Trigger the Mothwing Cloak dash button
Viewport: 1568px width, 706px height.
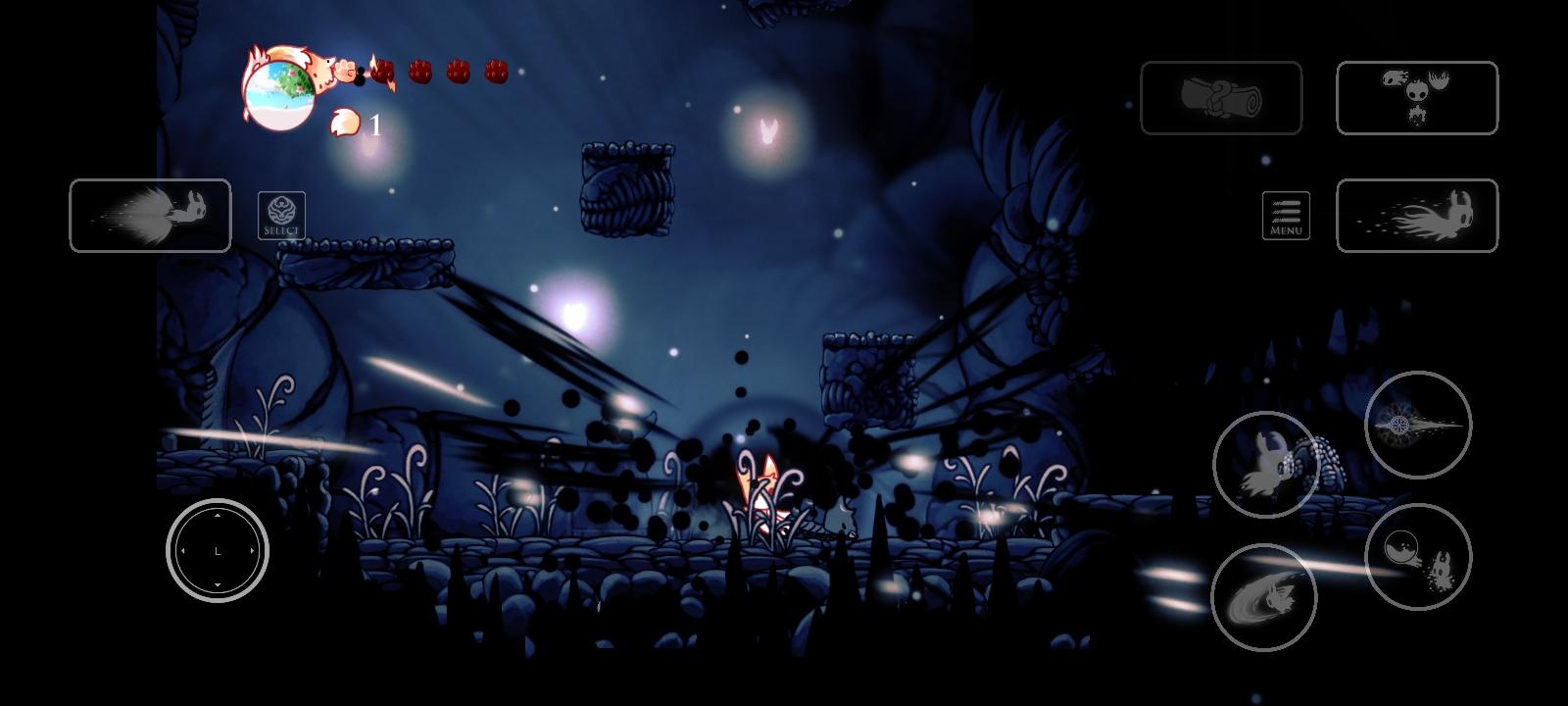(x=1417, y=216)
